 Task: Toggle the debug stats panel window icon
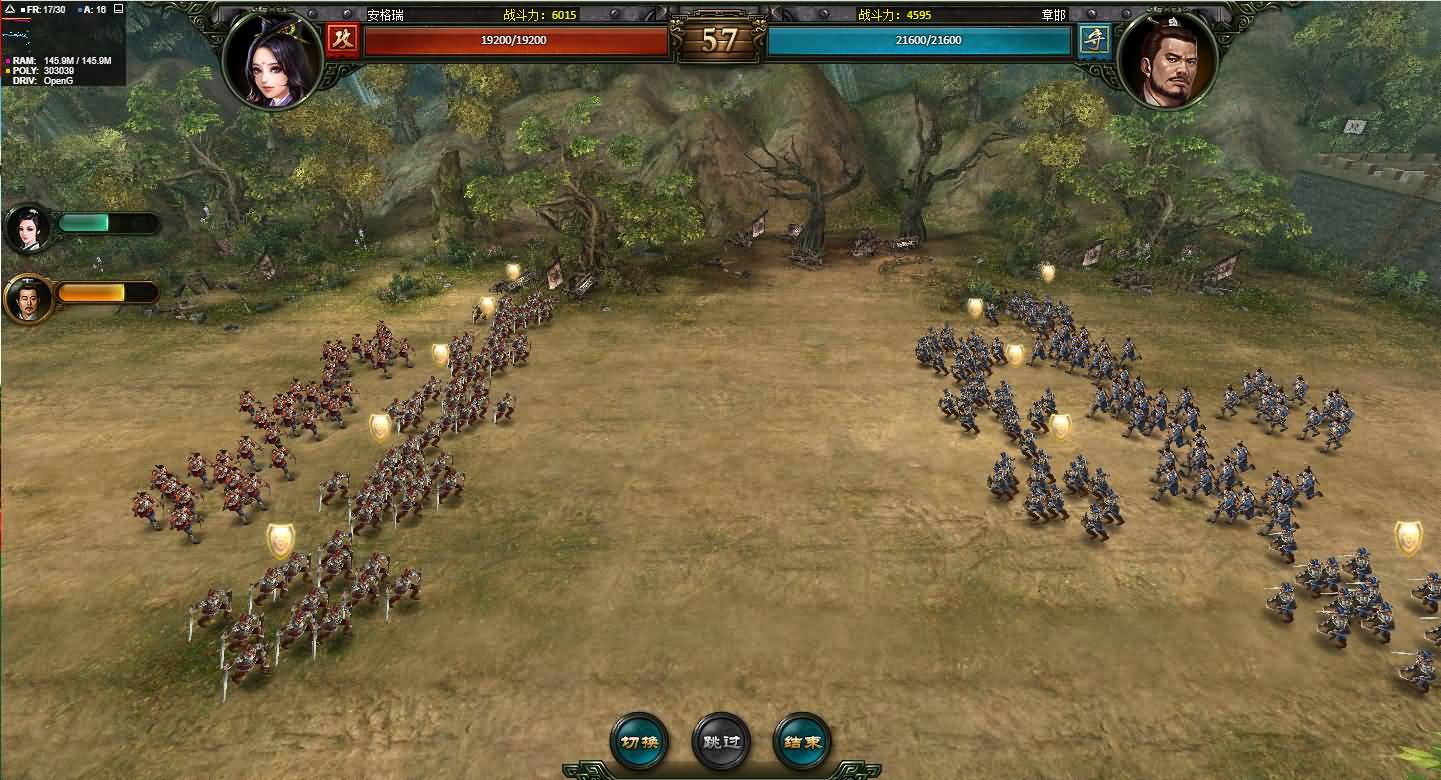pos(118,9)
